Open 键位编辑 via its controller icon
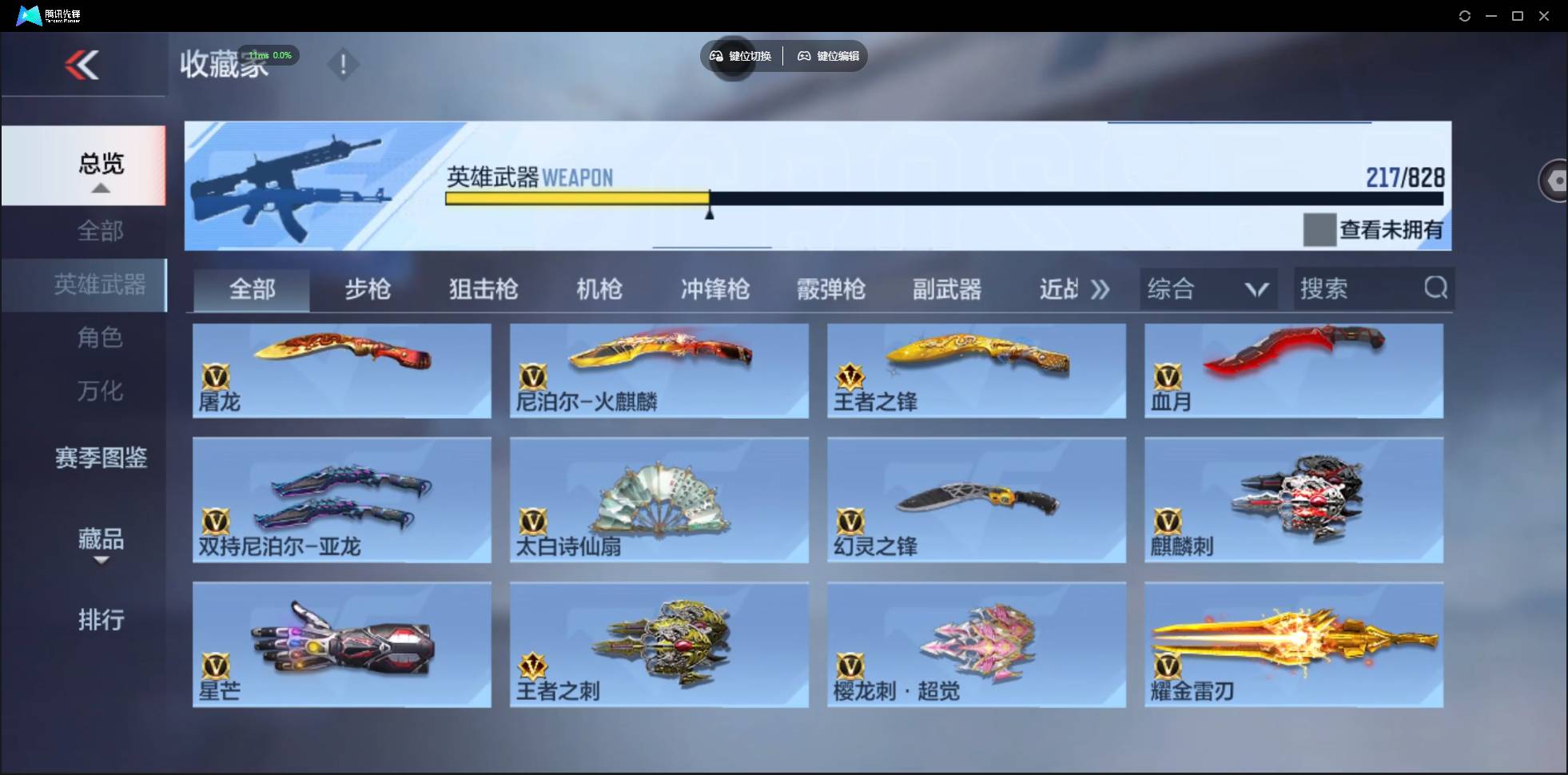Screen dimensions: 1568x775 803,56
